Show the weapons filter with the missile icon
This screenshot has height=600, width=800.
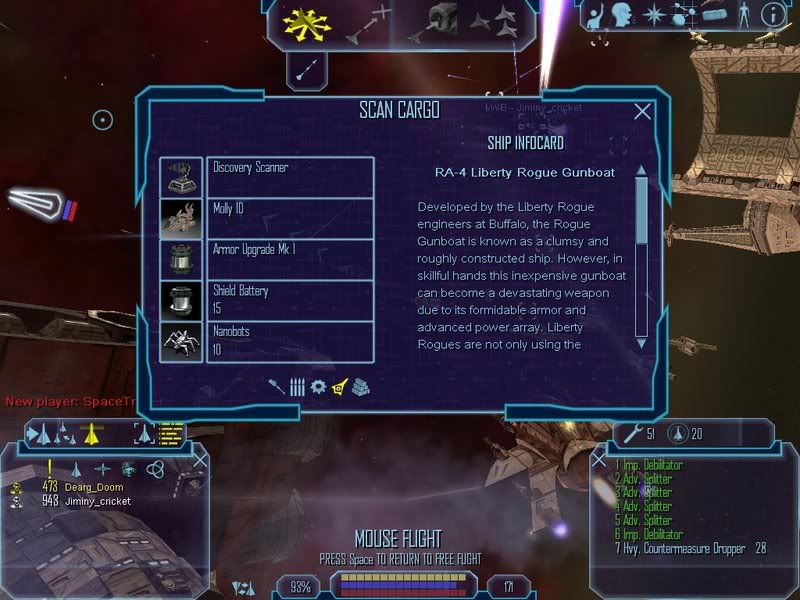click(276, 386)
